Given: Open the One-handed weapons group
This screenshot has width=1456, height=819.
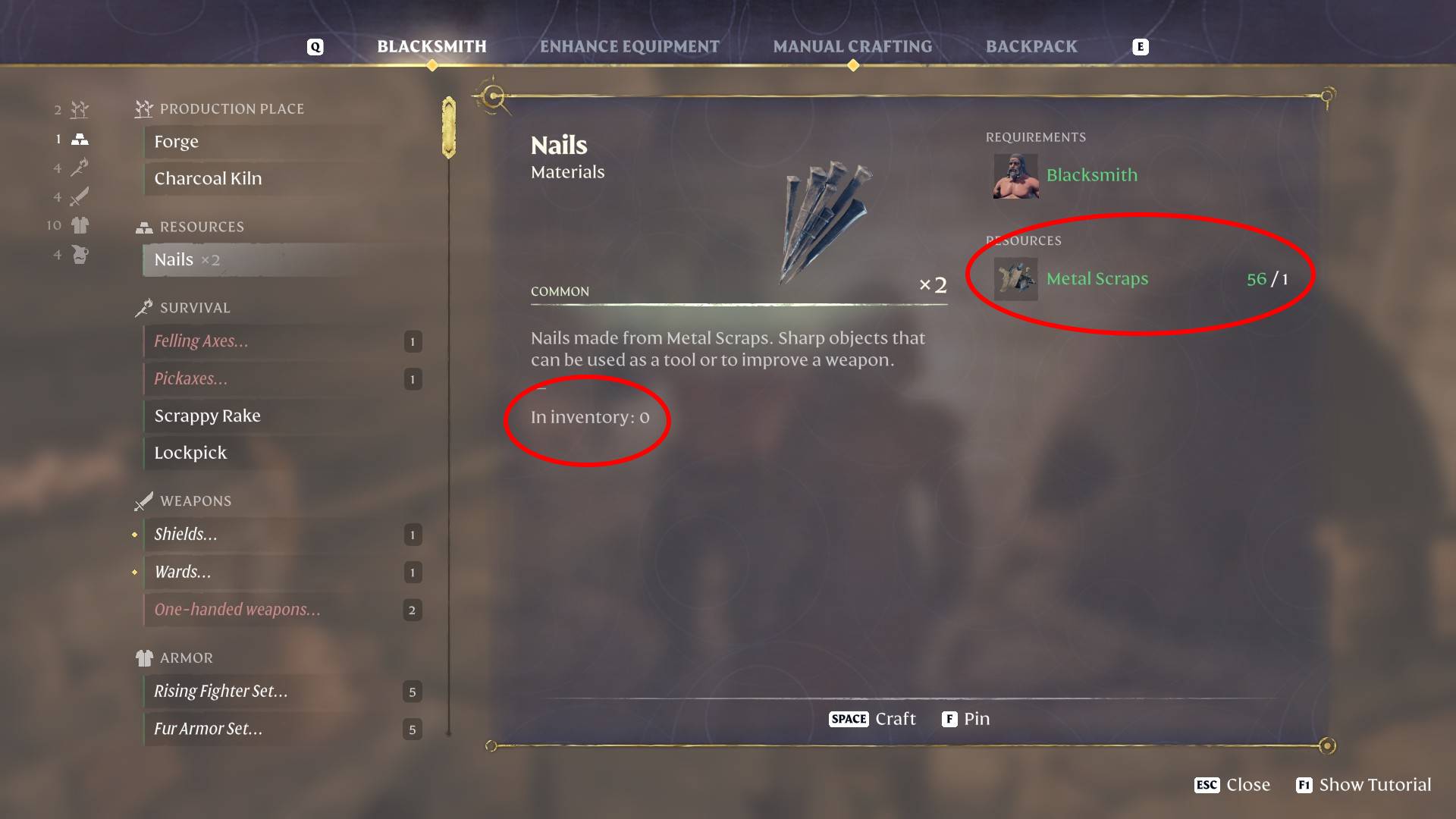Looking at the screenshot, I should [x=237, y=609].
